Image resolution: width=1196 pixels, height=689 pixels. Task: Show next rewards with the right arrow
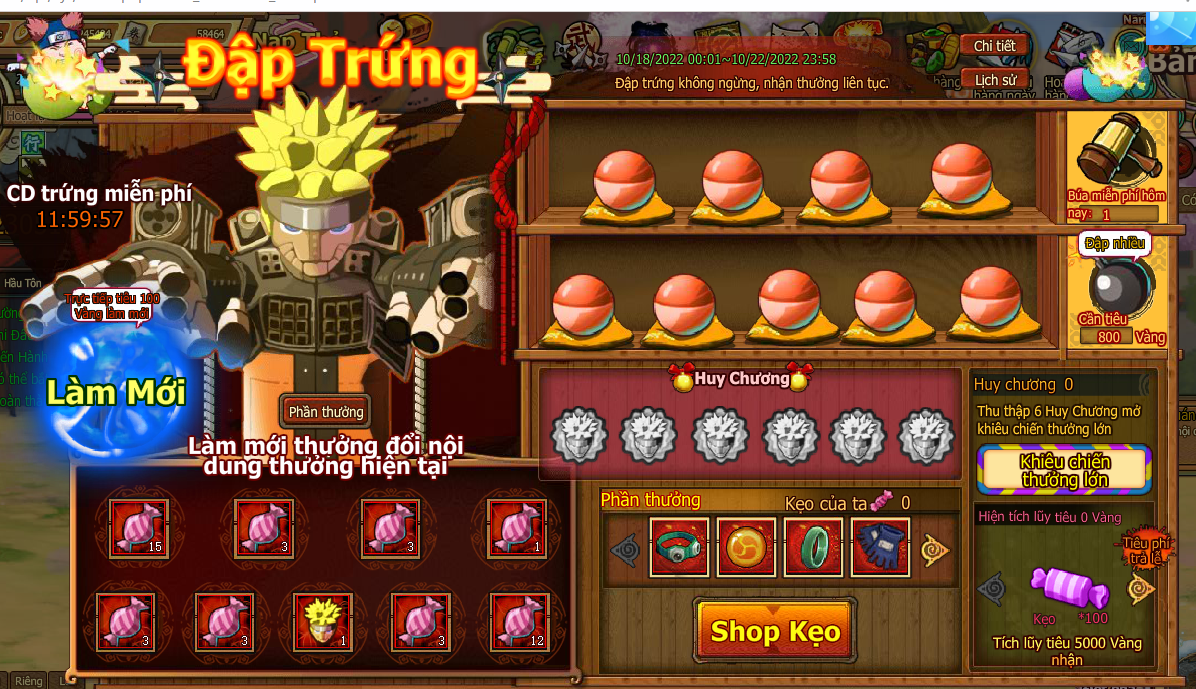pyautogui.click(x=935, y=549)
